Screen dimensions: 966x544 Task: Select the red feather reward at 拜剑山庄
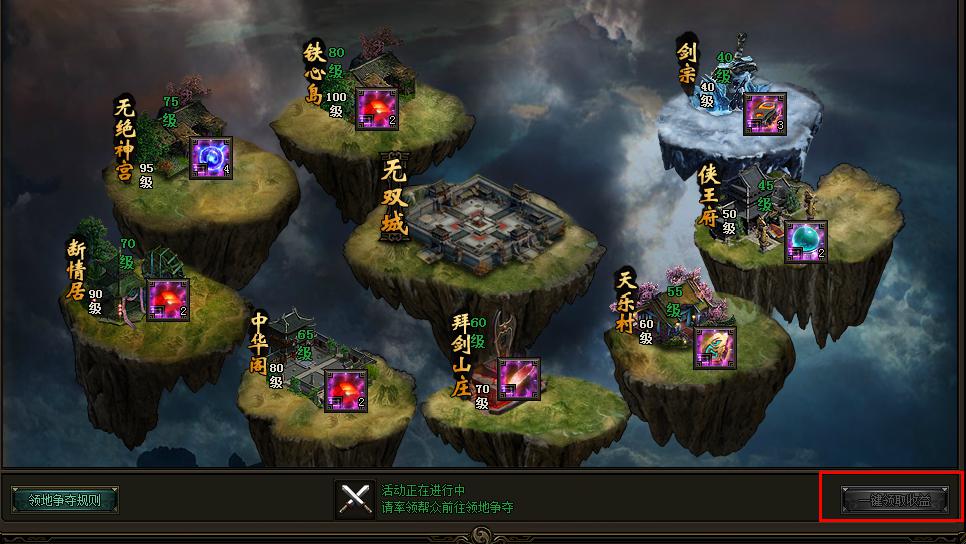(x=518, y=379)
